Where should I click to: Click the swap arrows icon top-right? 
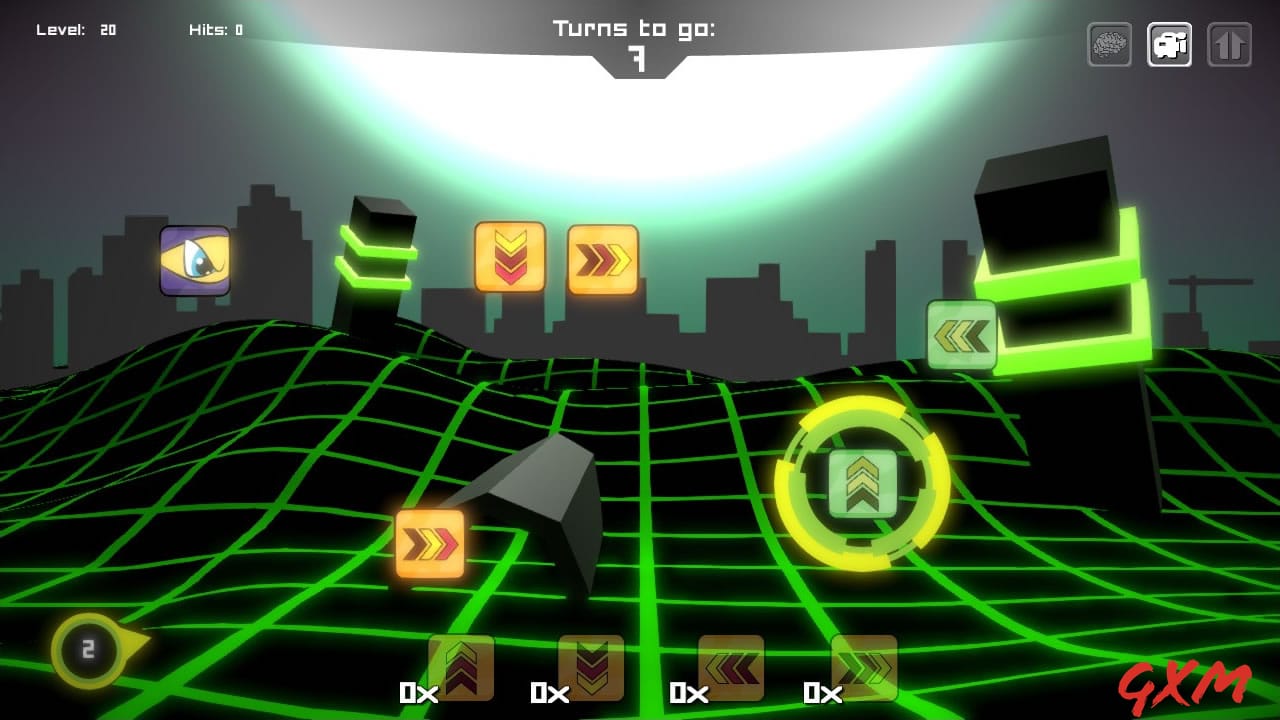[x=1229, y=44]
